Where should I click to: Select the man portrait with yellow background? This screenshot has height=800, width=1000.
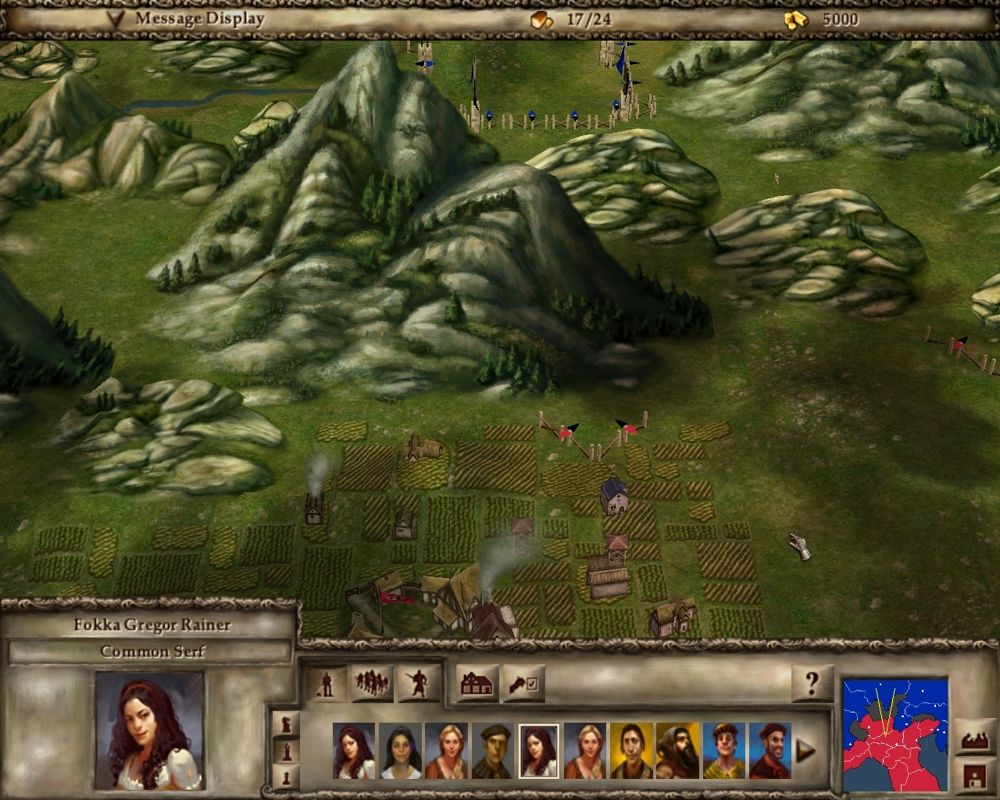pyautogui.click(x=630, y=751)
